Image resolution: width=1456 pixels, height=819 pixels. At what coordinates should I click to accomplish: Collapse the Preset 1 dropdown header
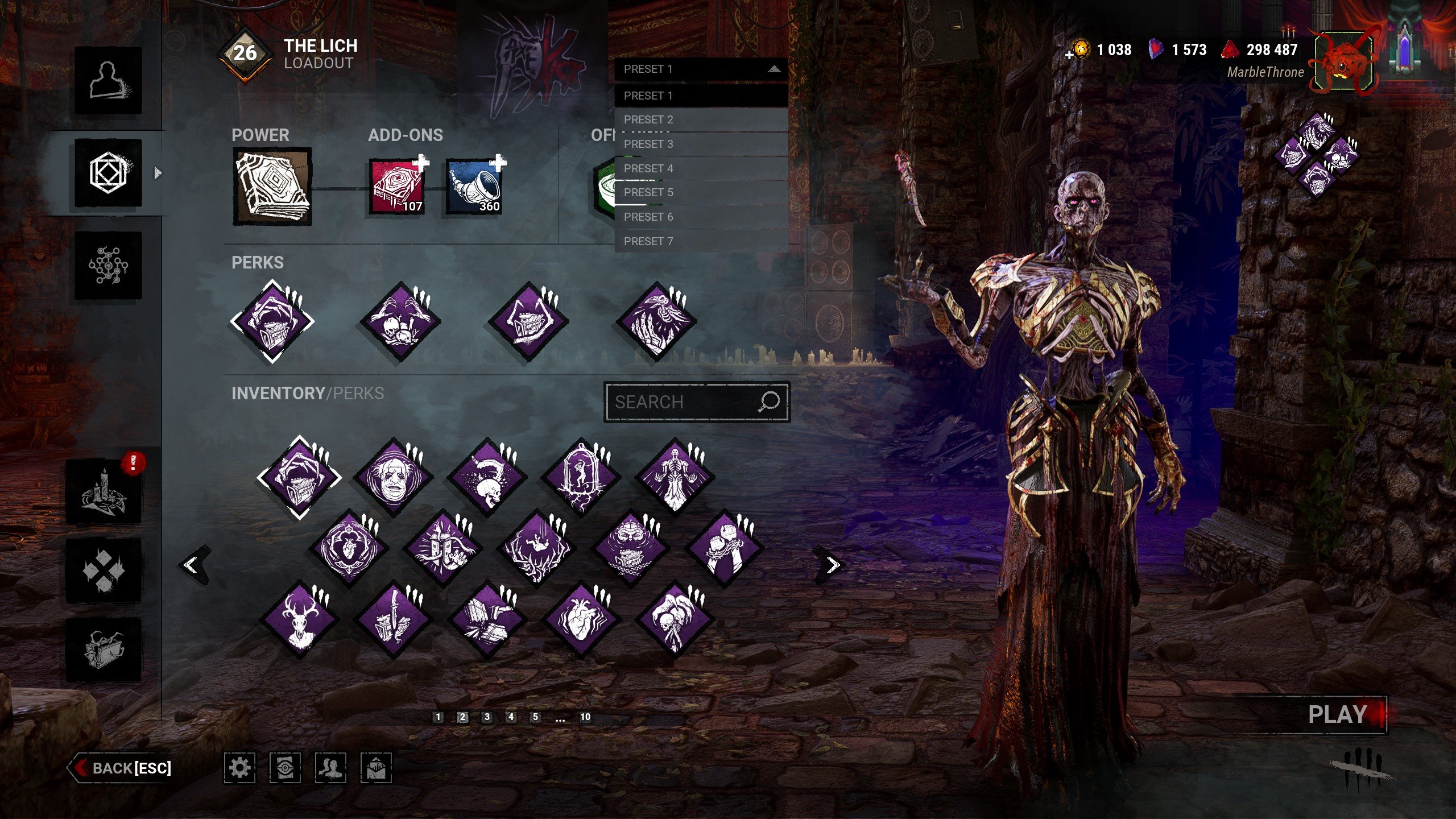(x=701, y=69)
